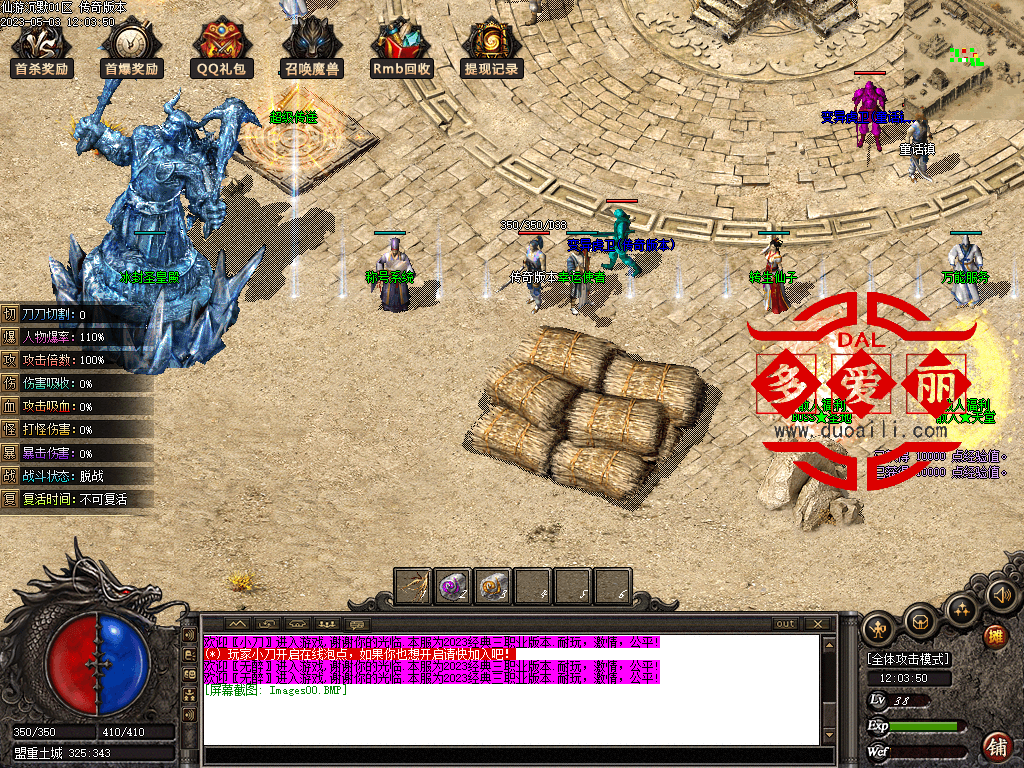The image size is (1024, 768).
Task: Open the character equipment round button
Action: [x=879, y=627]
